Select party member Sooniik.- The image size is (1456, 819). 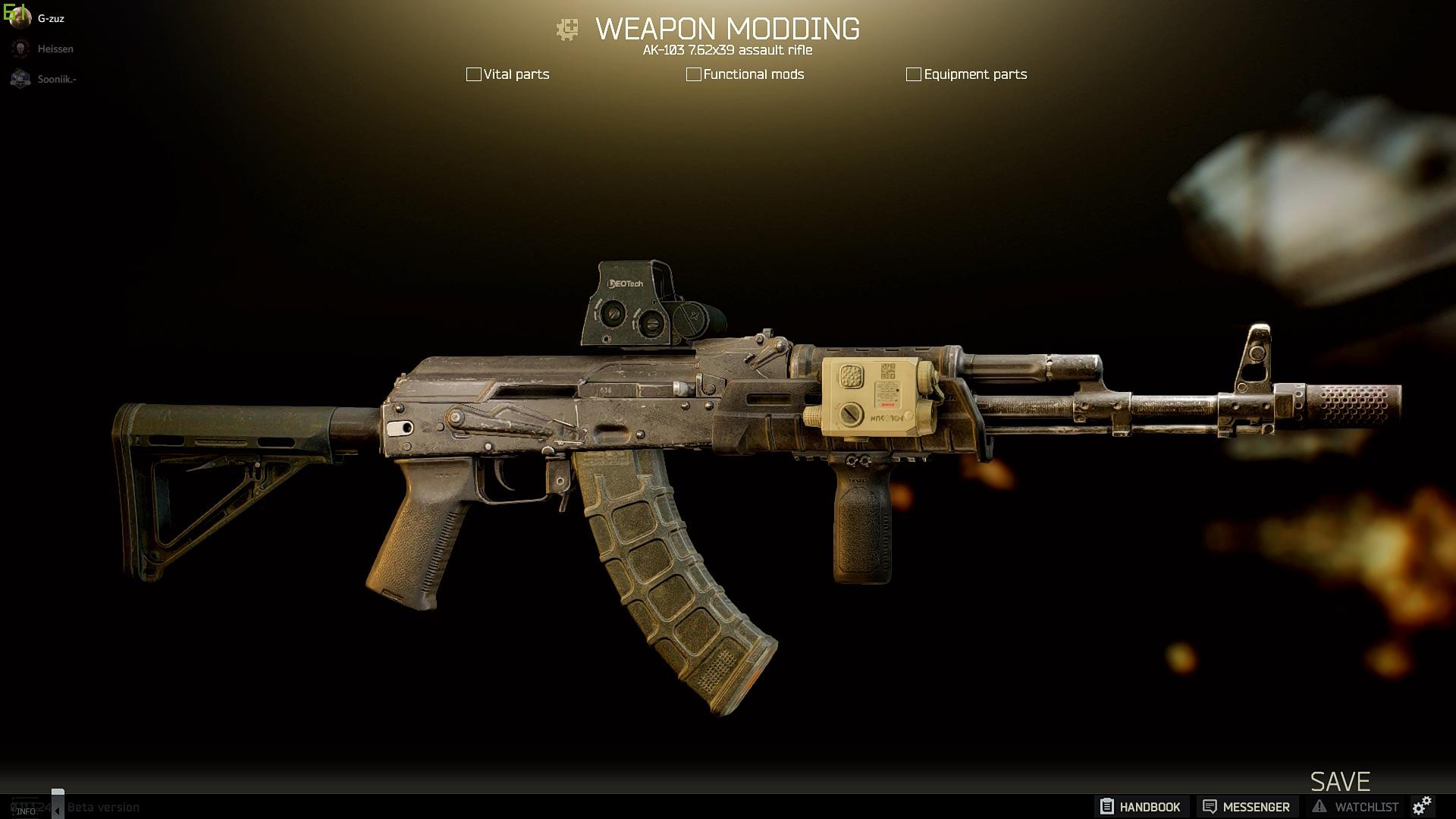[56, 79]
